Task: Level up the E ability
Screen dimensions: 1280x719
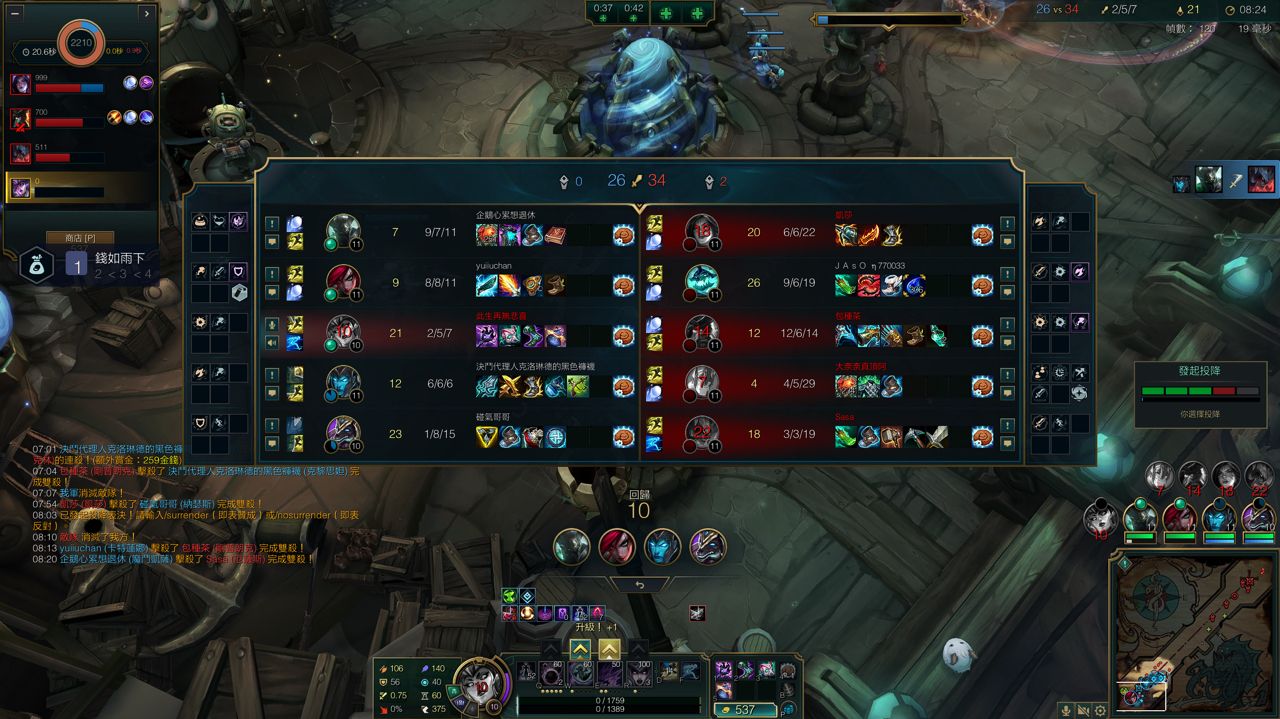Action: 609,649
